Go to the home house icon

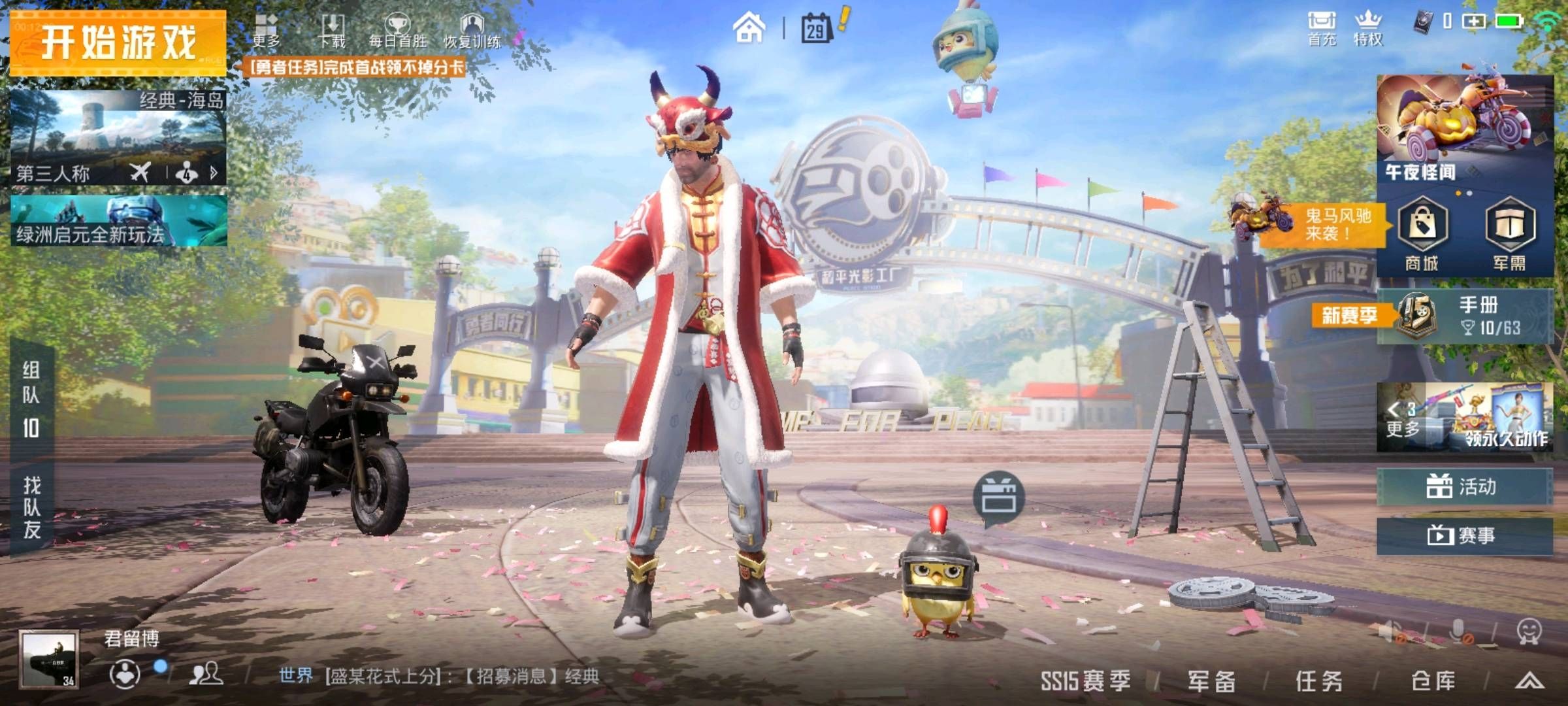tap(749, 29)
